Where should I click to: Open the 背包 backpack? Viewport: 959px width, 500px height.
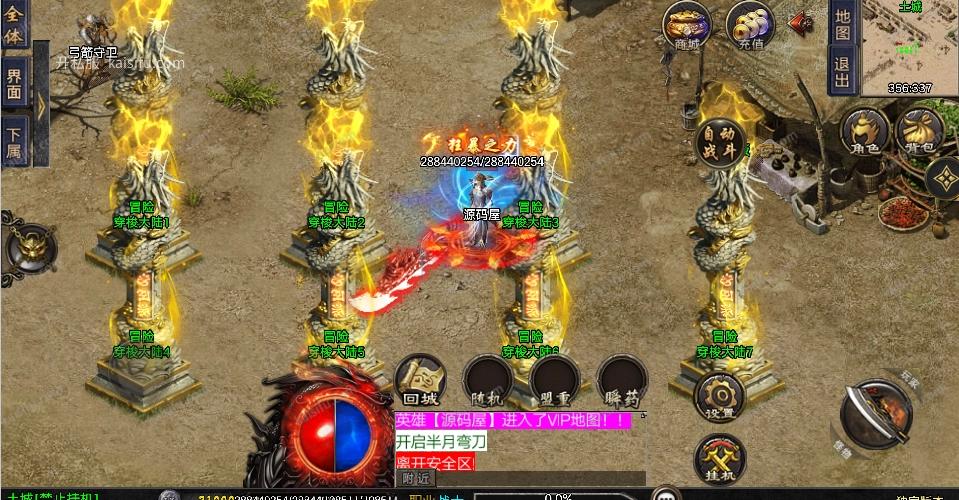click(919, 133)
